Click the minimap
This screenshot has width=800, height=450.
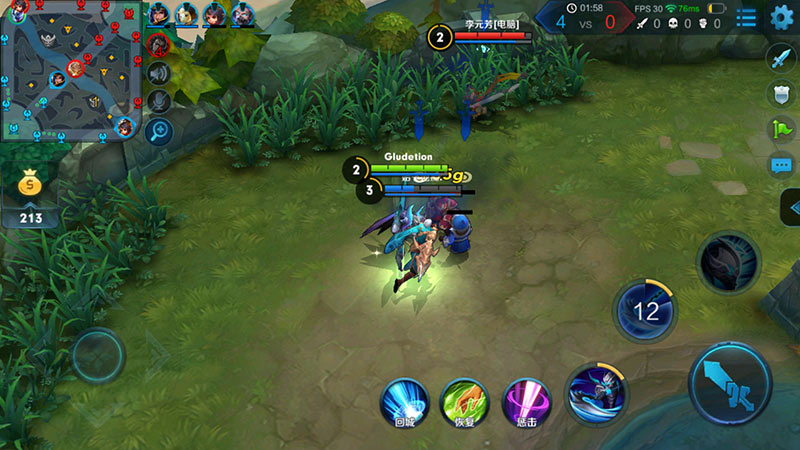68,70
